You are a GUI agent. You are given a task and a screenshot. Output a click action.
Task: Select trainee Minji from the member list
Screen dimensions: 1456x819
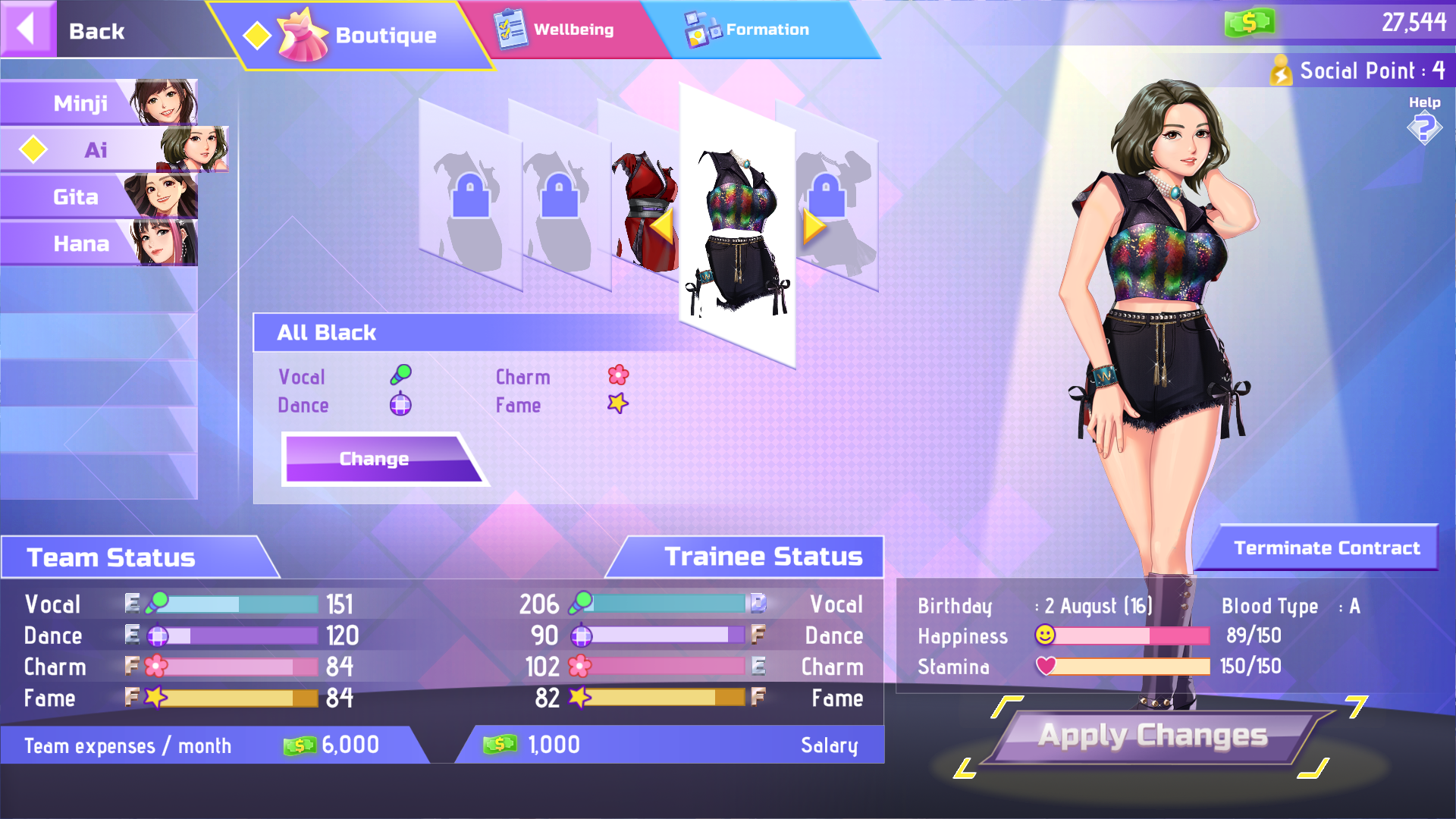pyautogui.click(x=80, y=103)
